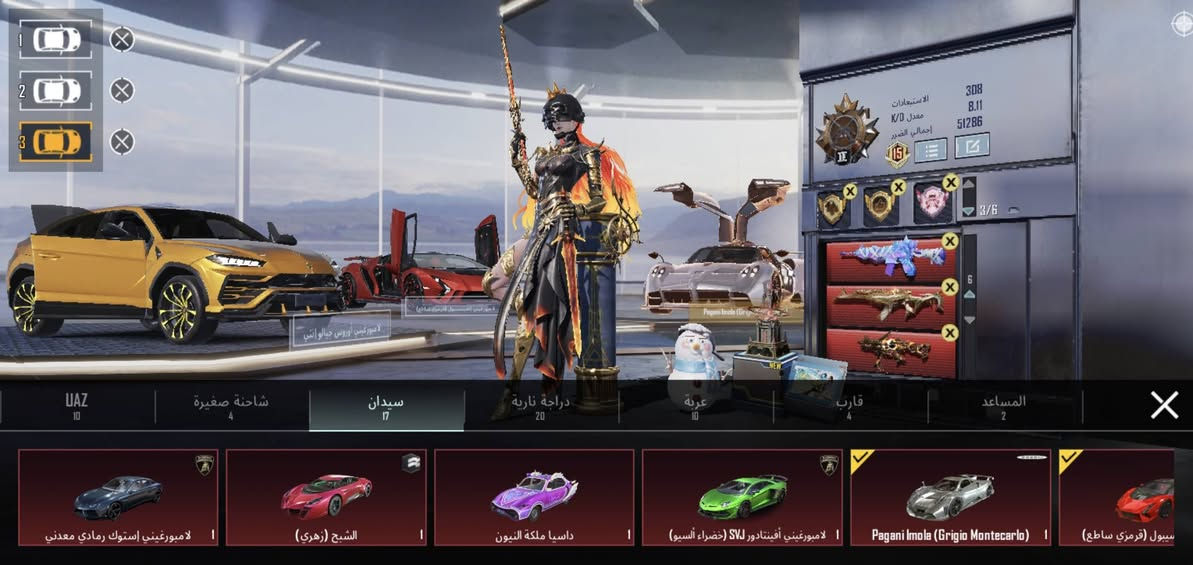Screen dimensions: 1193x565
Task: Open the شاحنة صغيرة vehicle tab
Action: click(231, 405)
